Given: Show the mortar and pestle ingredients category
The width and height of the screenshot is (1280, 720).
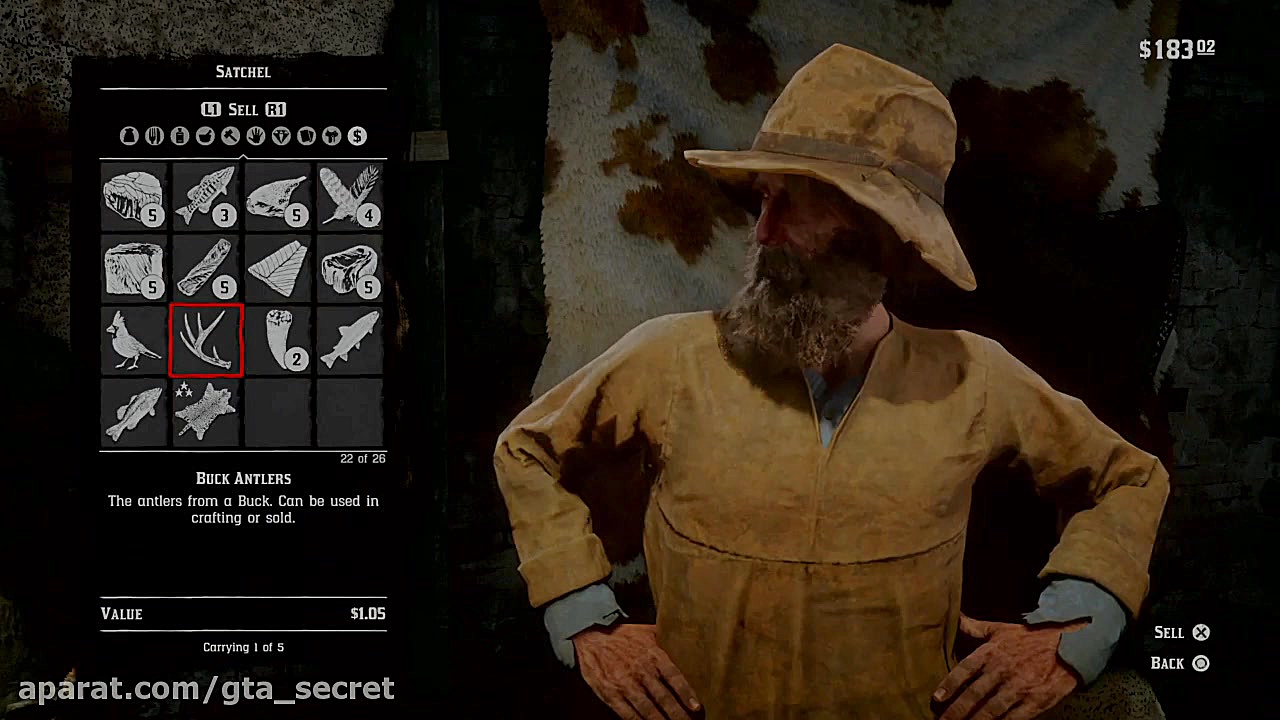Looking at the screenshot, I should pyautogui.click(x=205, y=136).
